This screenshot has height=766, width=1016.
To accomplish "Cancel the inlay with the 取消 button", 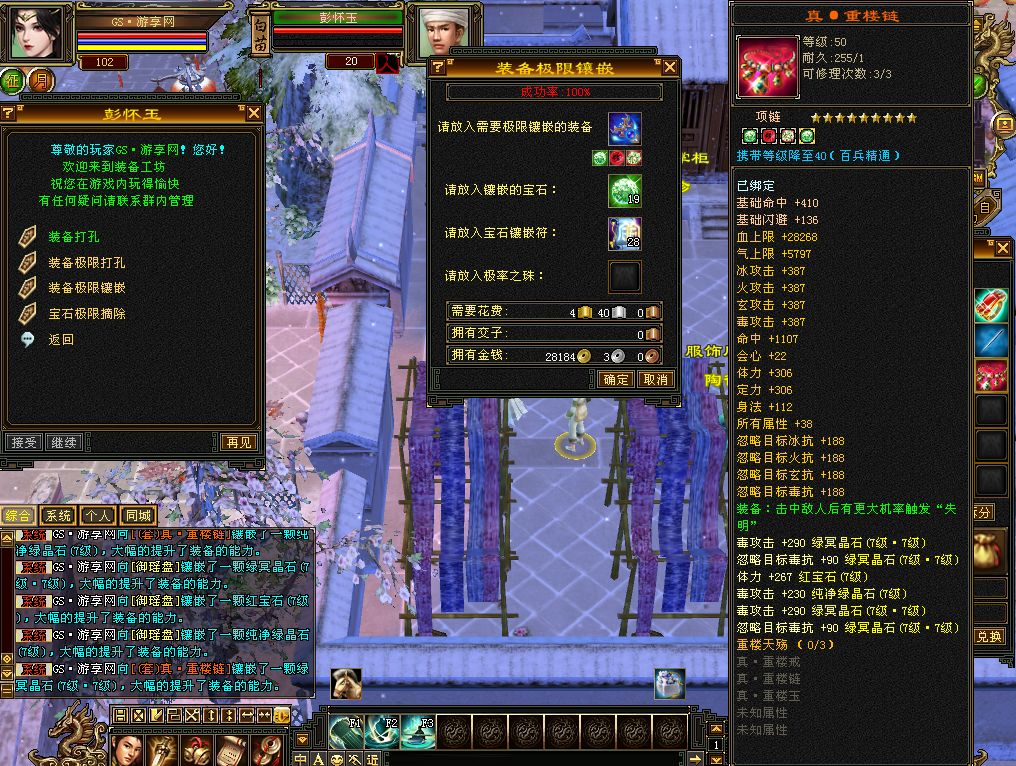I will pos(655,380).
